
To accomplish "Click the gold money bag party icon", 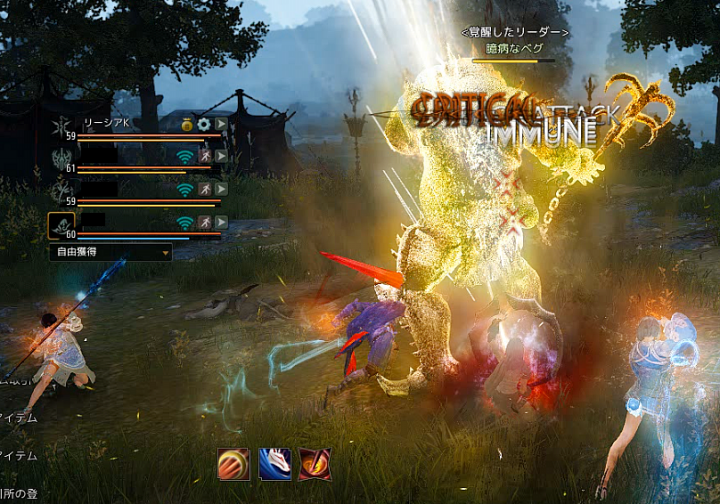I will 186,124.
